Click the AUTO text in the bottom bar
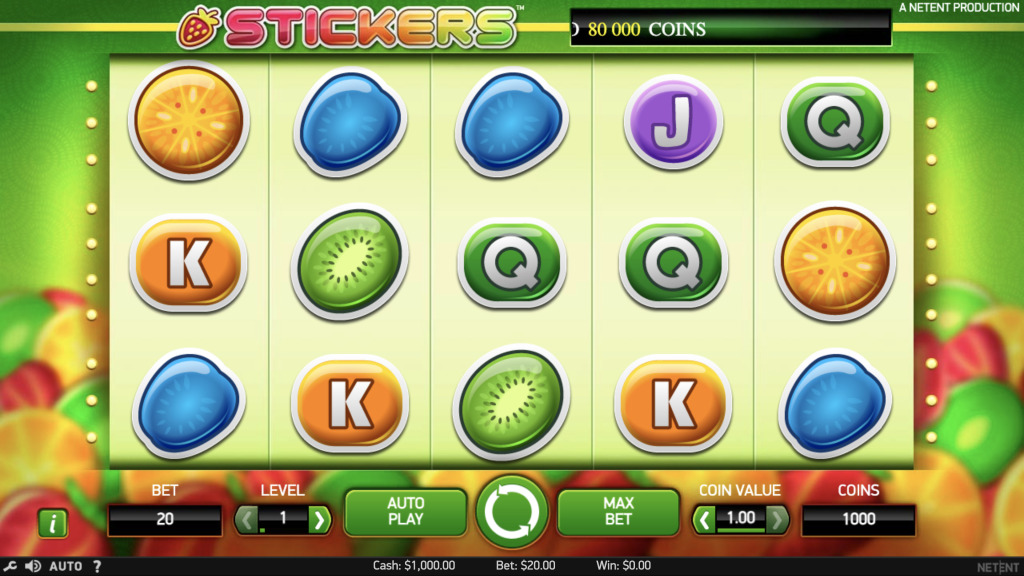1024x576 pixels. (x=66, y=566)
